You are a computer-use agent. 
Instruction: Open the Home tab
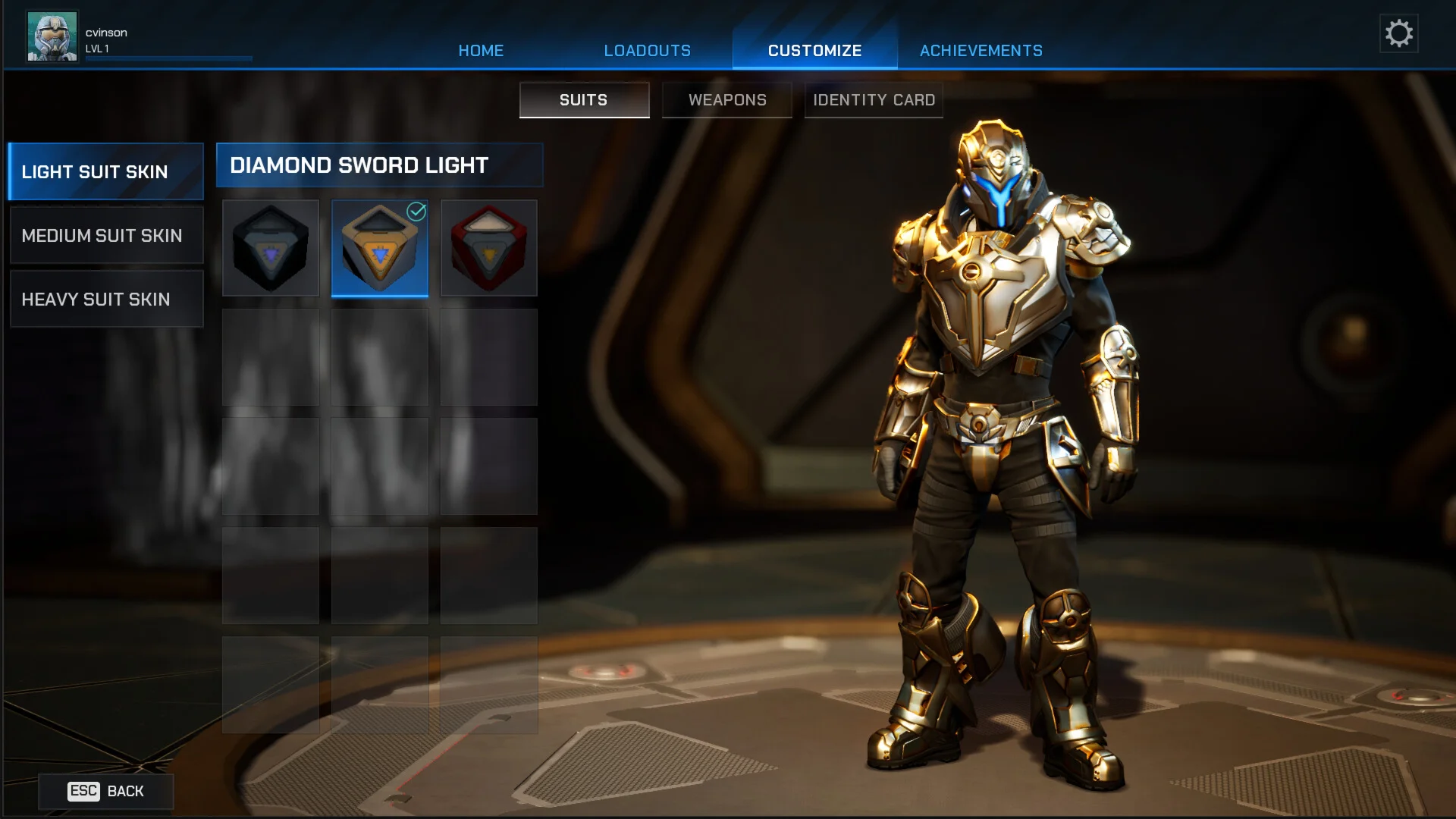pyautogui.click(x=481, y=51)
